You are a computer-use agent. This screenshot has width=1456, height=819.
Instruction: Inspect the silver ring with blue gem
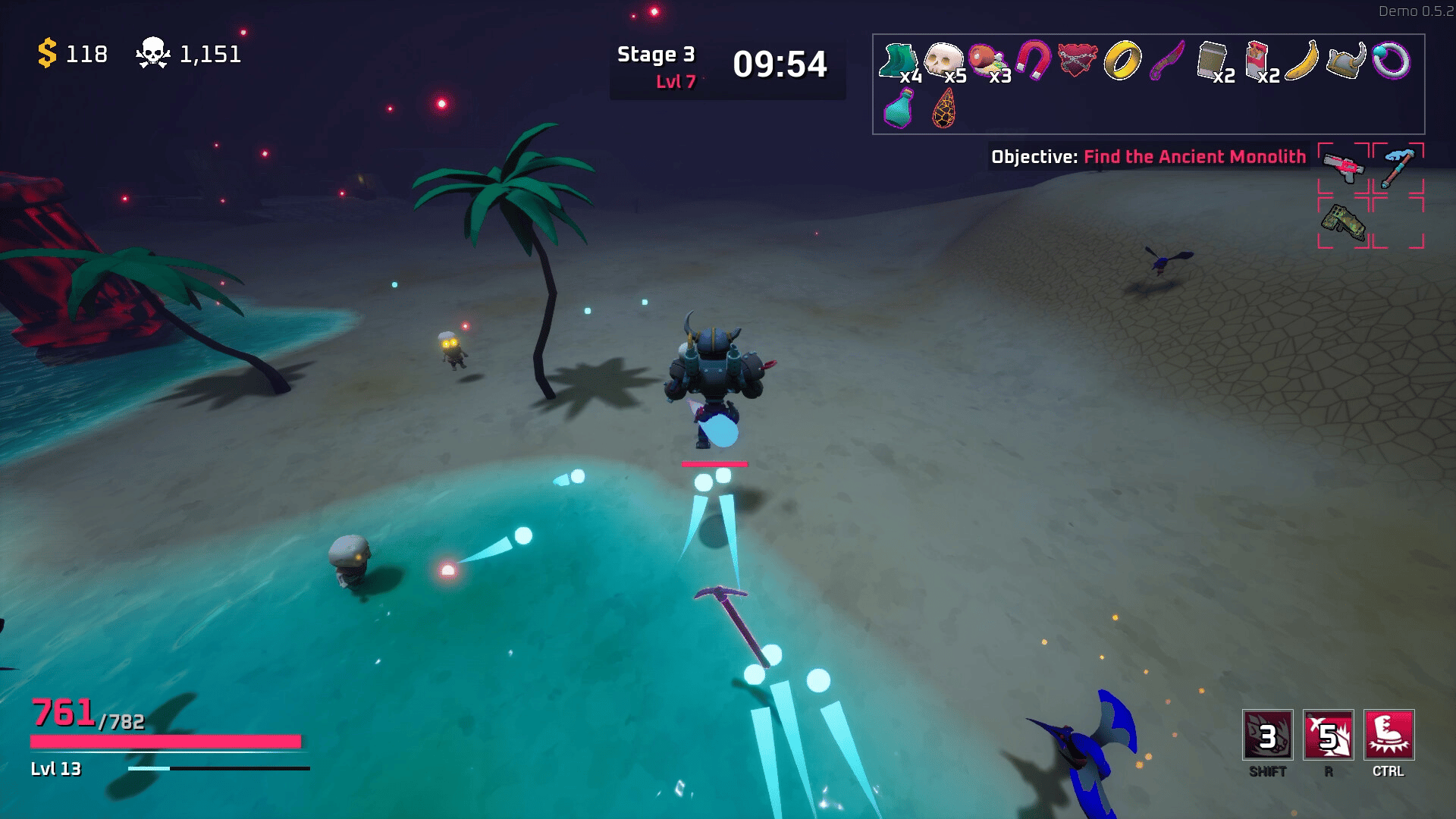pos(1391,61)
